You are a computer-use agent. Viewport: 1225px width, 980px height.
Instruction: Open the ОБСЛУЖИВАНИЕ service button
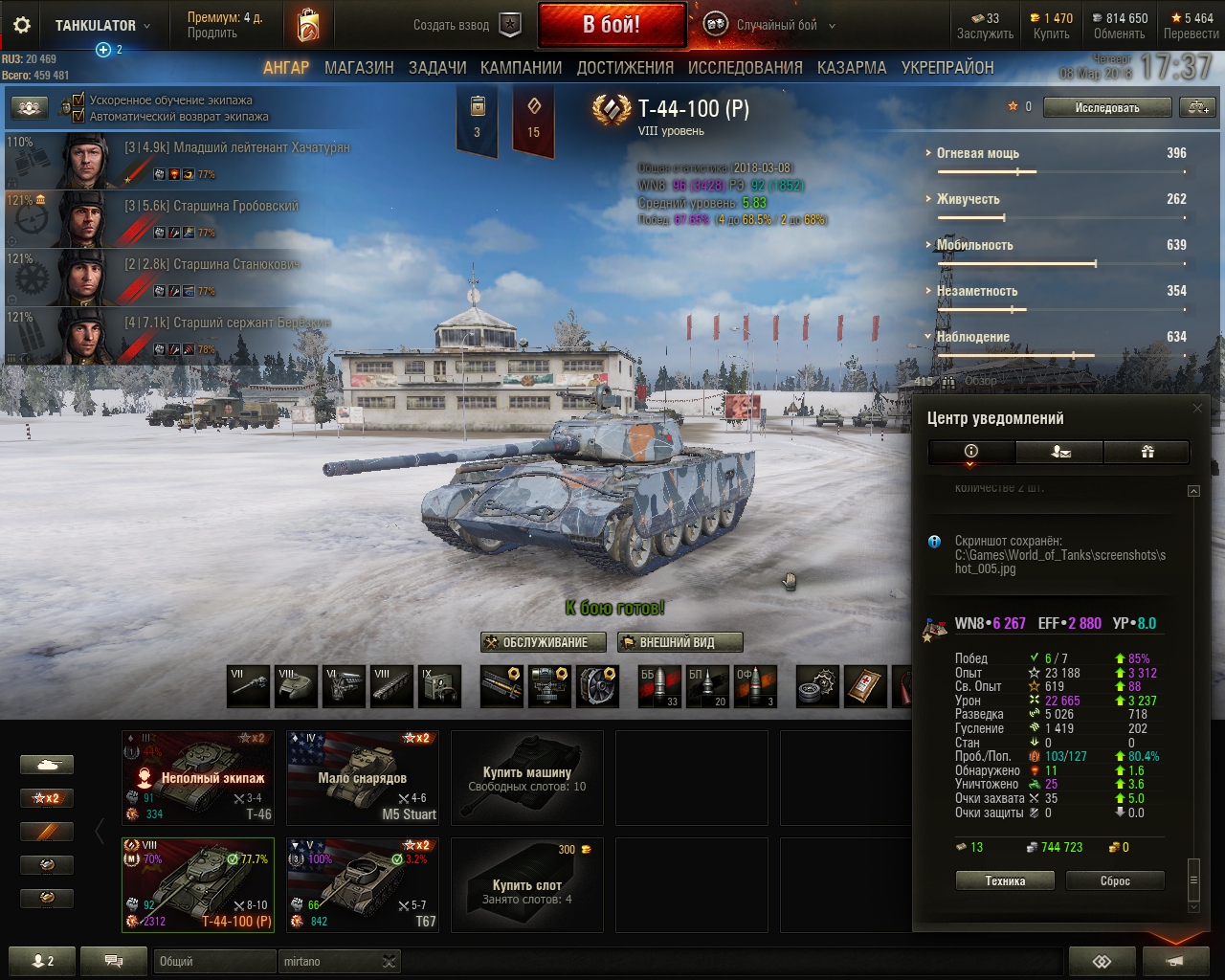546,642
